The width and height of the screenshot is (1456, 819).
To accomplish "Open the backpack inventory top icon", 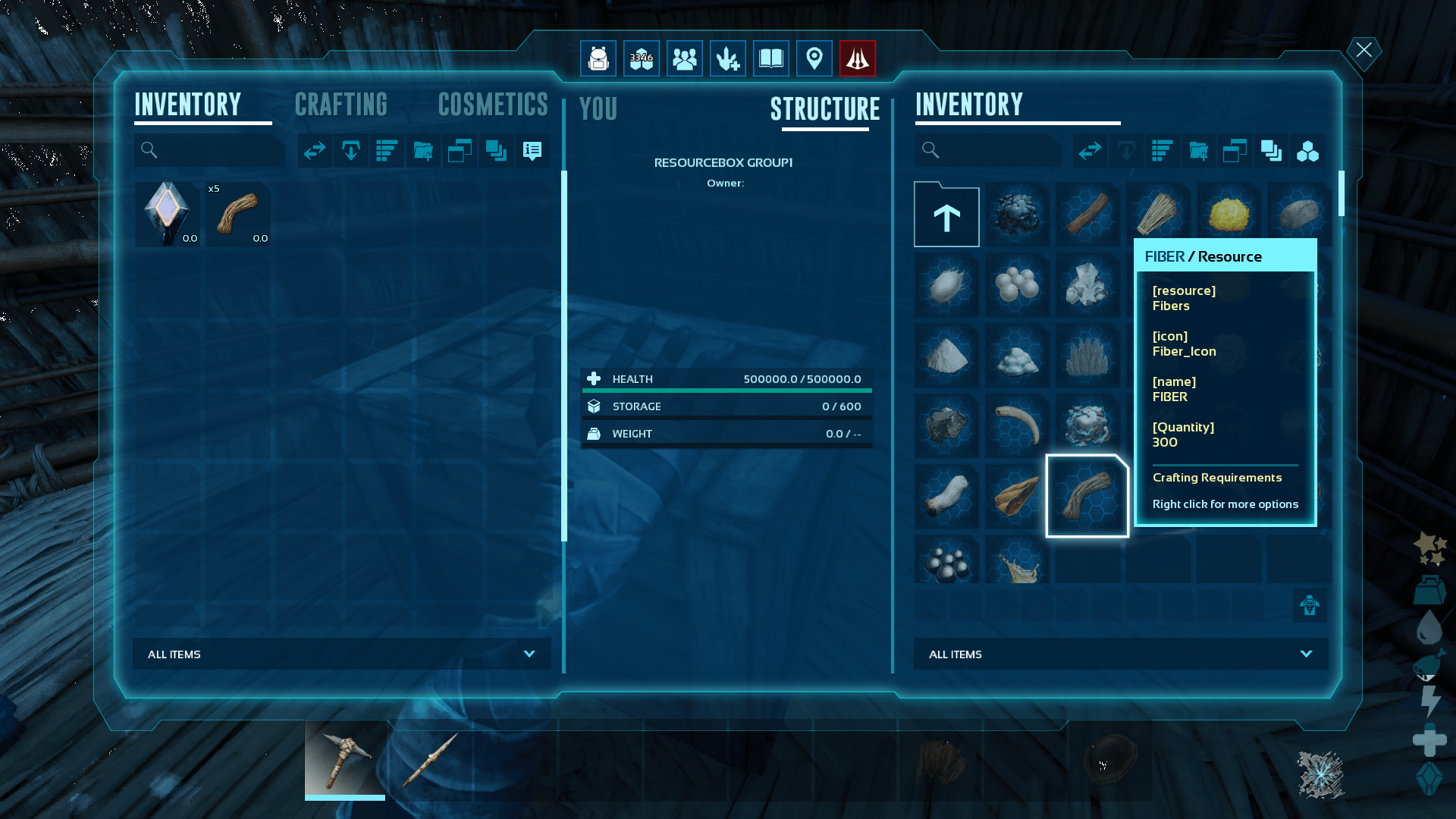I will [598, 58].
